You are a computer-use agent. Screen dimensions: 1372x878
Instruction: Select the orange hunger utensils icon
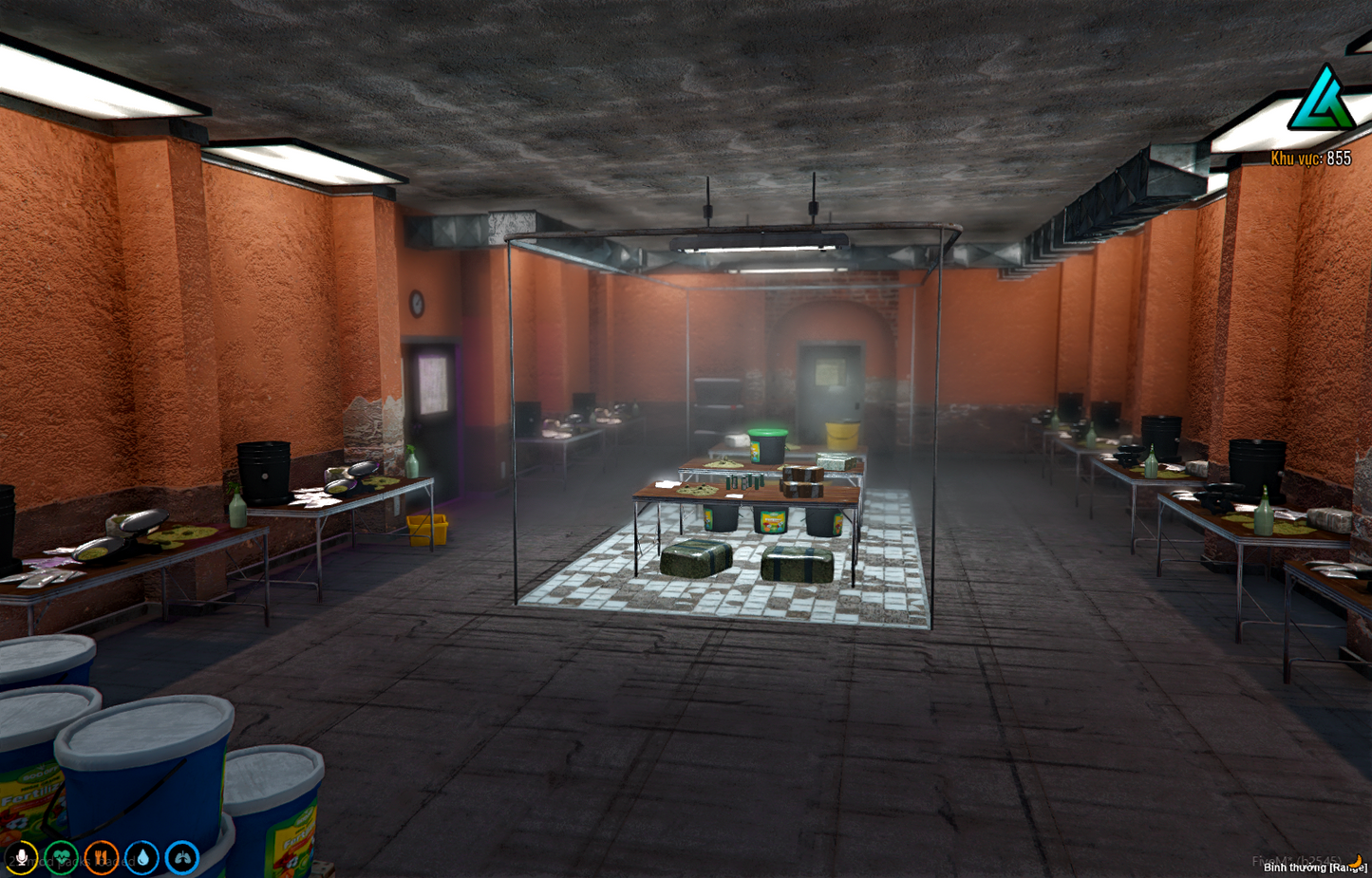pos(101,856)
